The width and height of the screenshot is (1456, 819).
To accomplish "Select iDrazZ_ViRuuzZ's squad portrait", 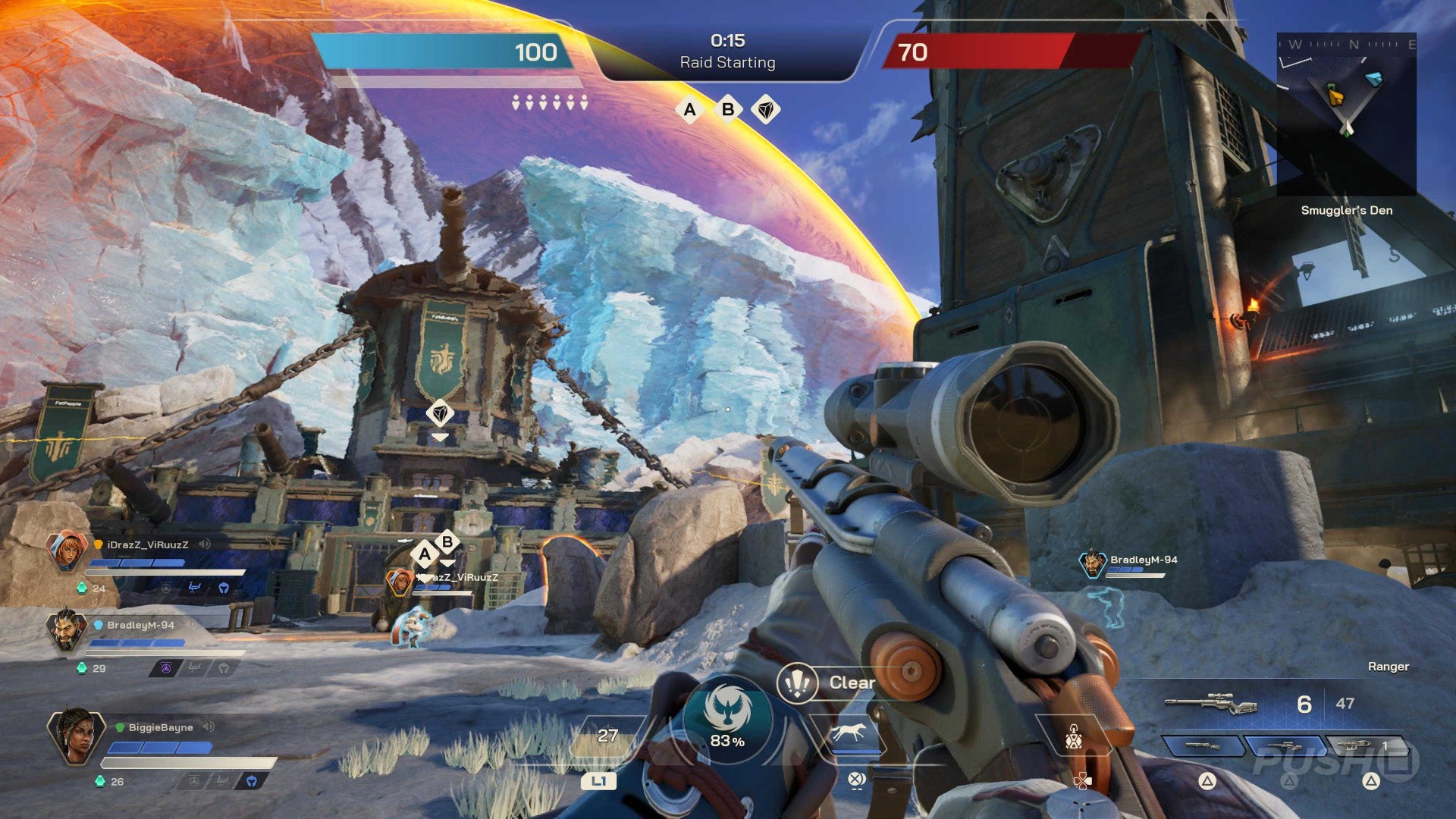I will 67,551.
